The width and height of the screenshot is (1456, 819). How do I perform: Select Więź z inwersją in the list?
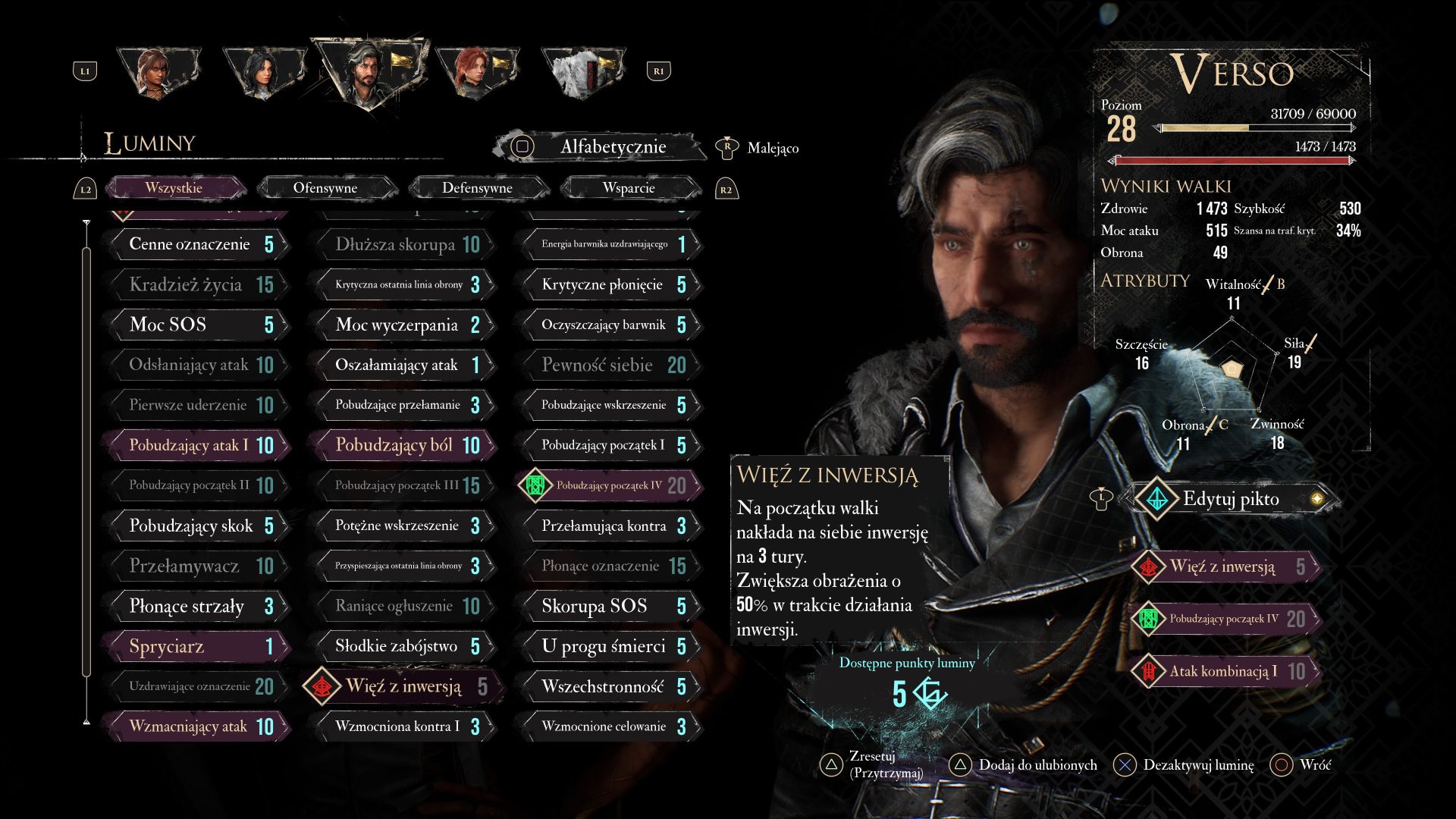coord(405,686)
